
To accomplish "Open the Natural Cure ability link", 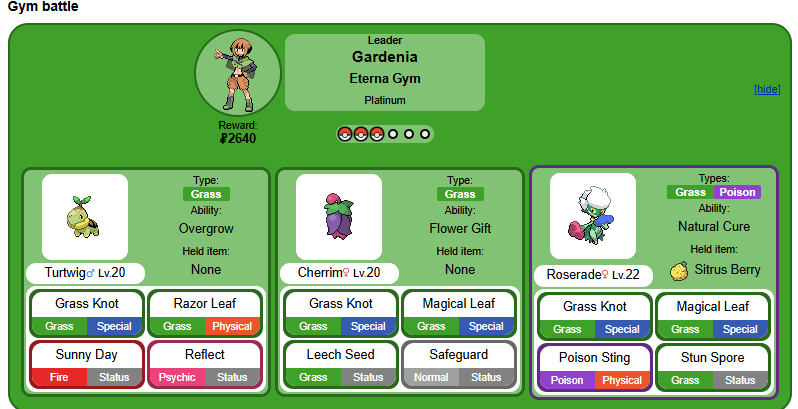I will [x=714, y=226].
